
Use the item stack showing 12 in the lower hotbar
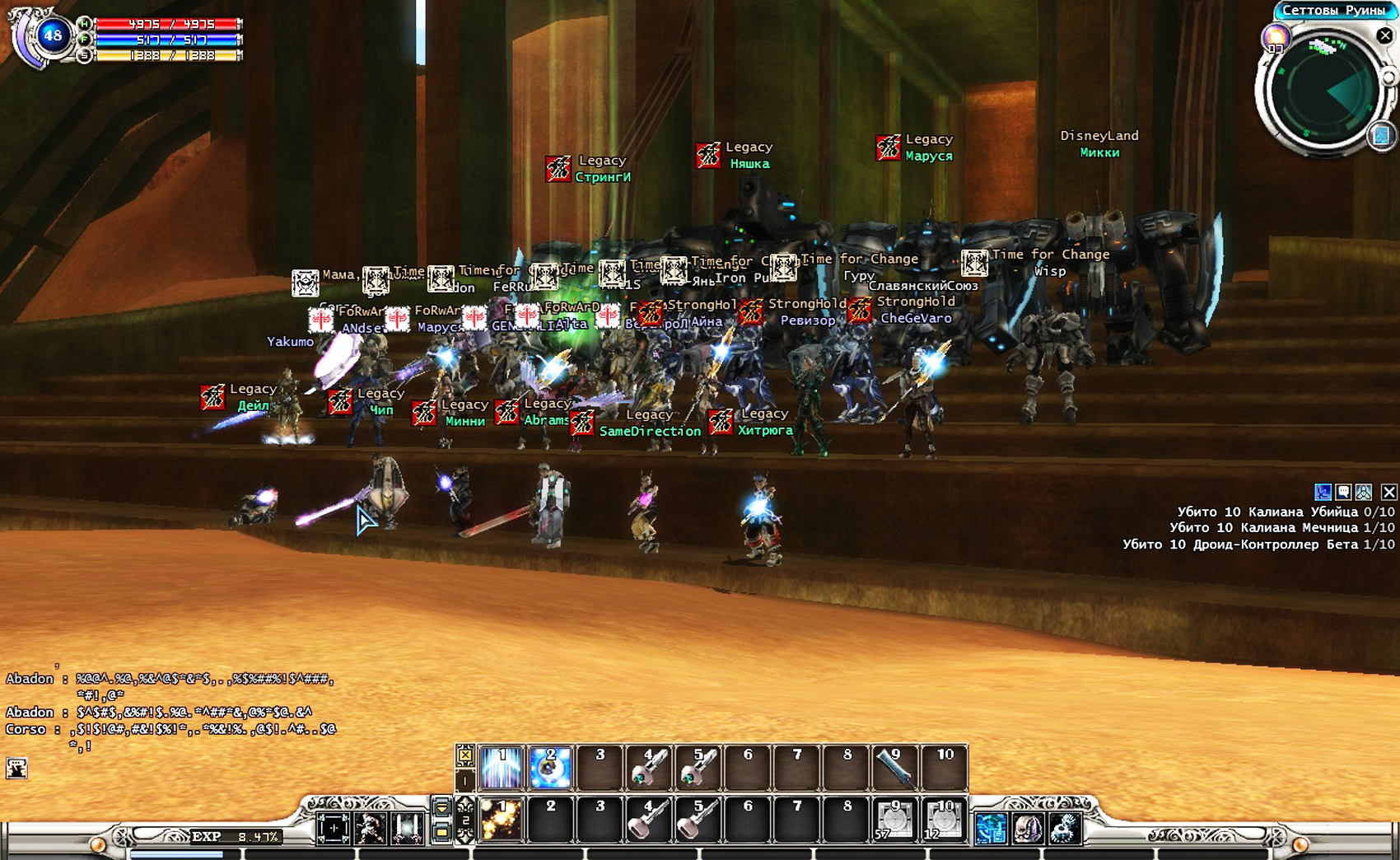tap(944, 820)
